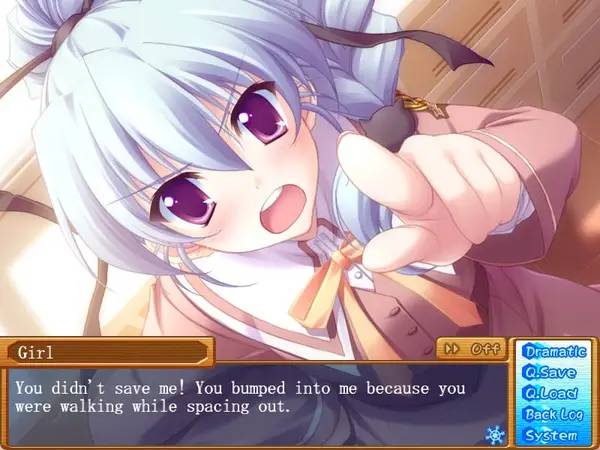This screenshot has width=600, height=450.
Task: Toggle the fast-forward Off skip button
Action: (x=471, y=349)
